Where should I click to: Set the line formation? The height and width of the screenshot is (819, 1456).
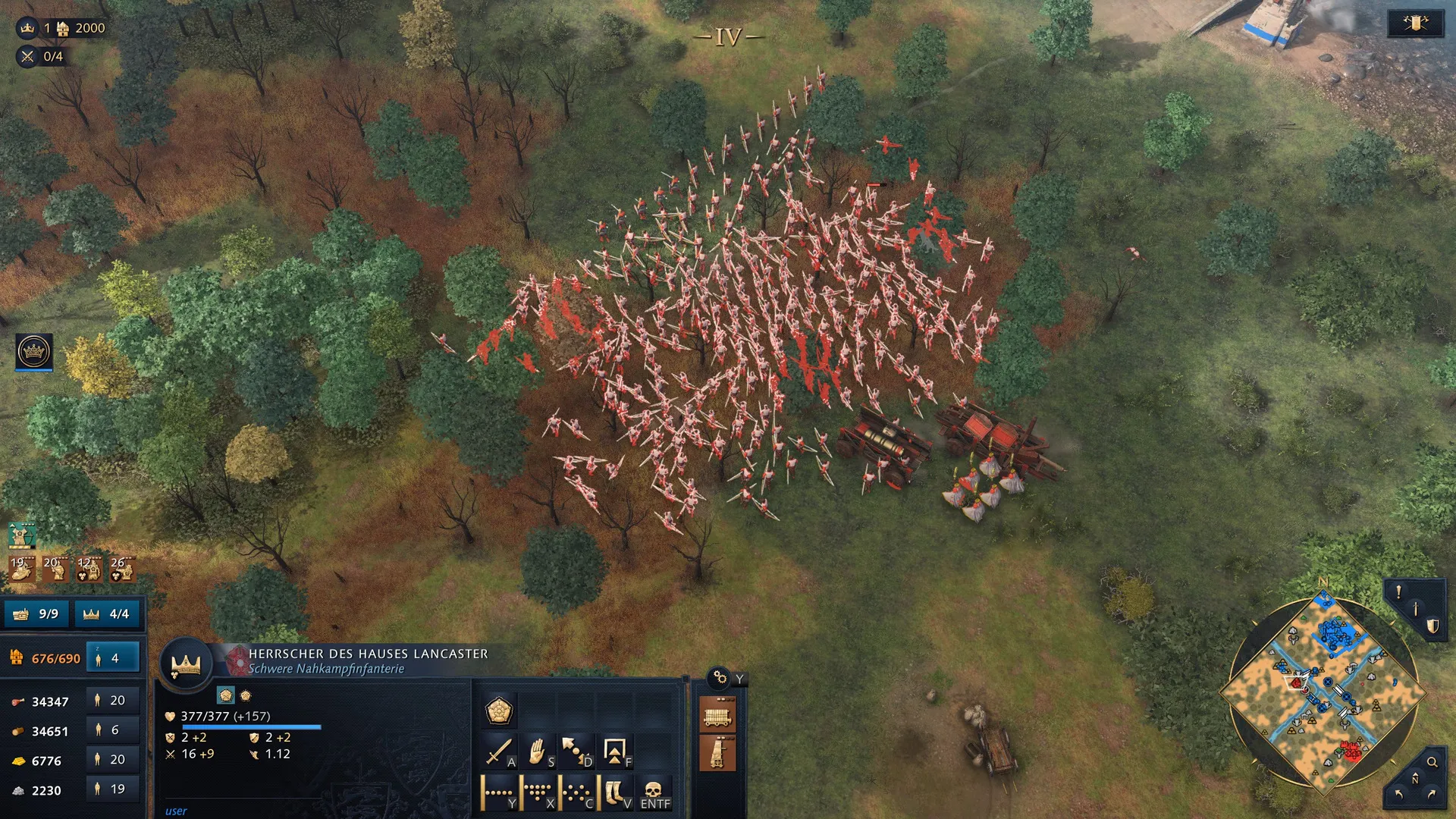pyautogui.click(x=499, y=793)
